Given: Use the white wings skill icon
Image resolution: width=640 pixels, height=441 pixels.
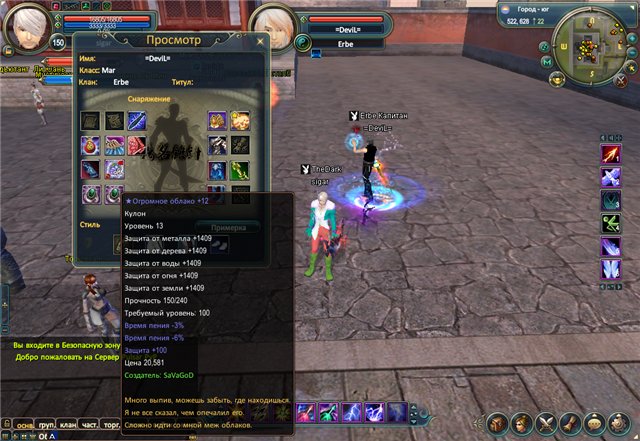Looking at the screenshot, I should [x=610, y=269].
